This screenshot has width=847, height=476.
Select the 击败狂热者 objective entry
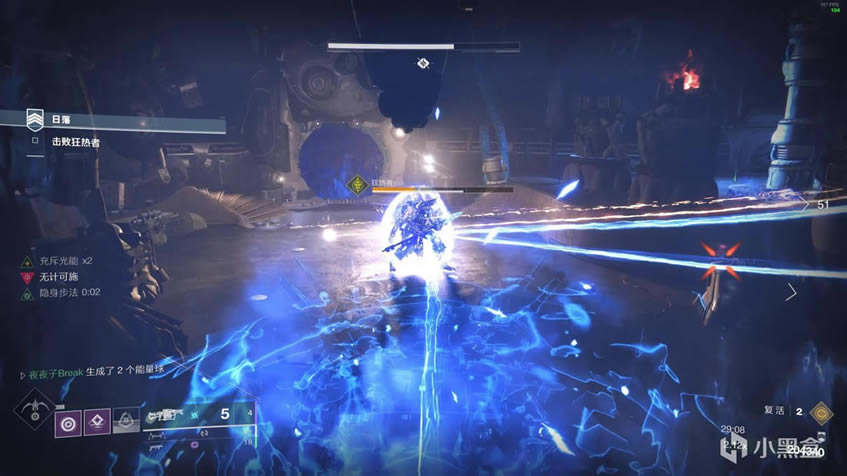click(76, 143)
